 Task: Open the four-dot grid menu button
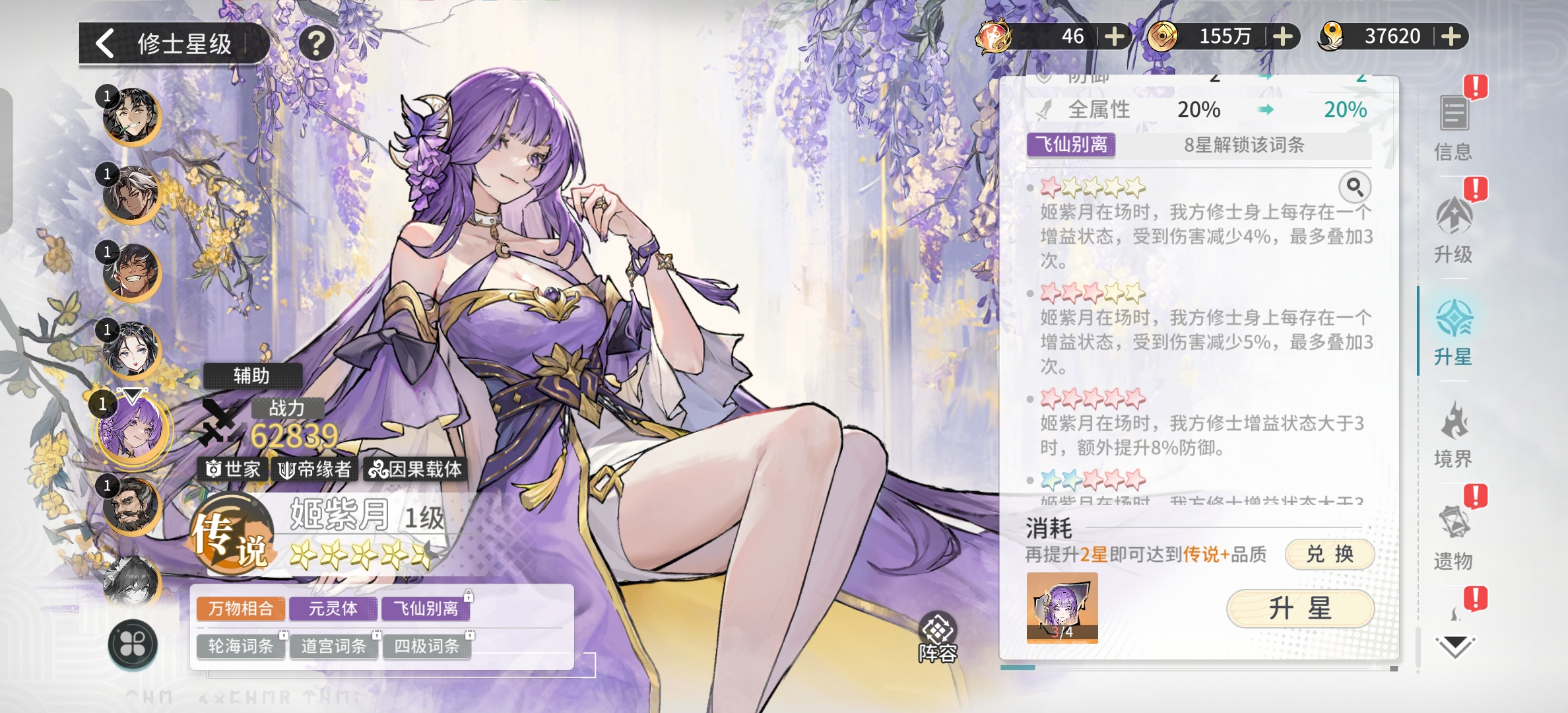[x=133, y=644]
